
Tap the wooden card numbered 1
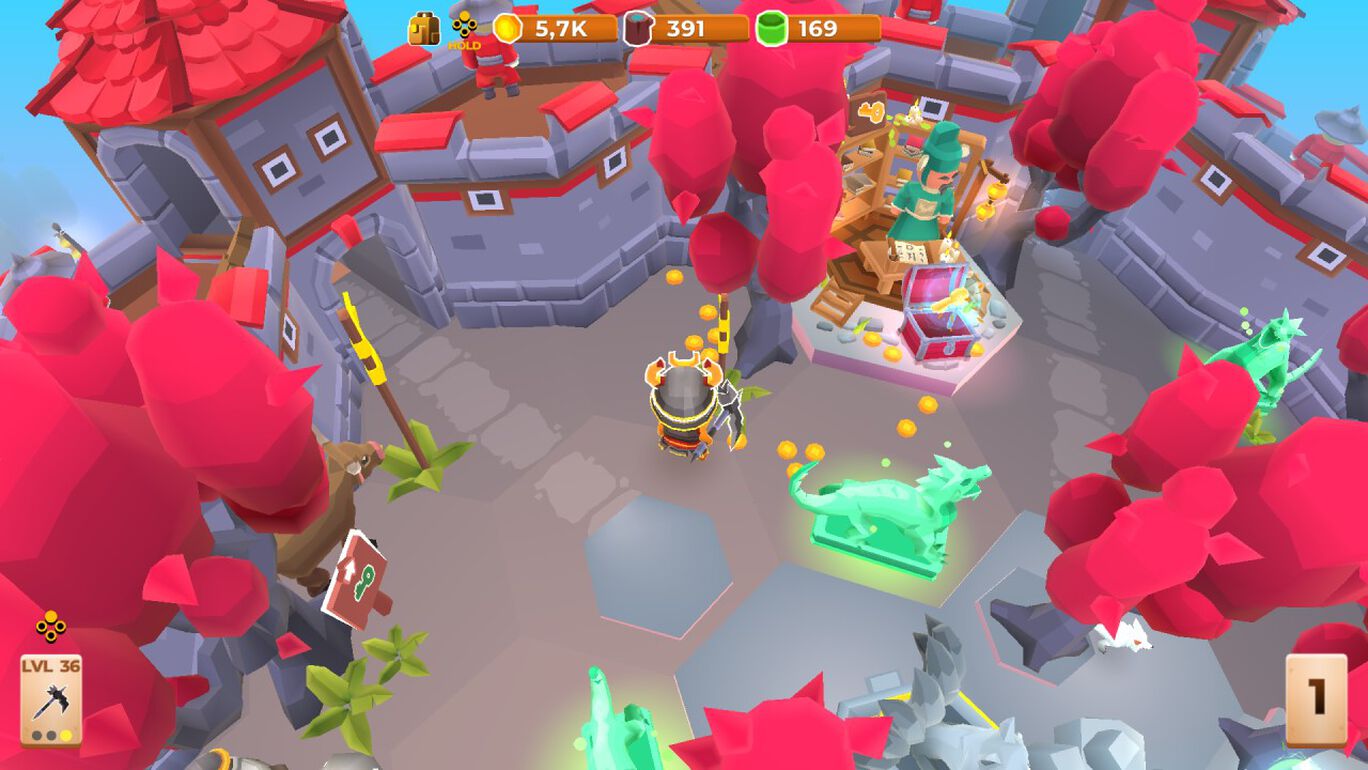point(1315,699)
